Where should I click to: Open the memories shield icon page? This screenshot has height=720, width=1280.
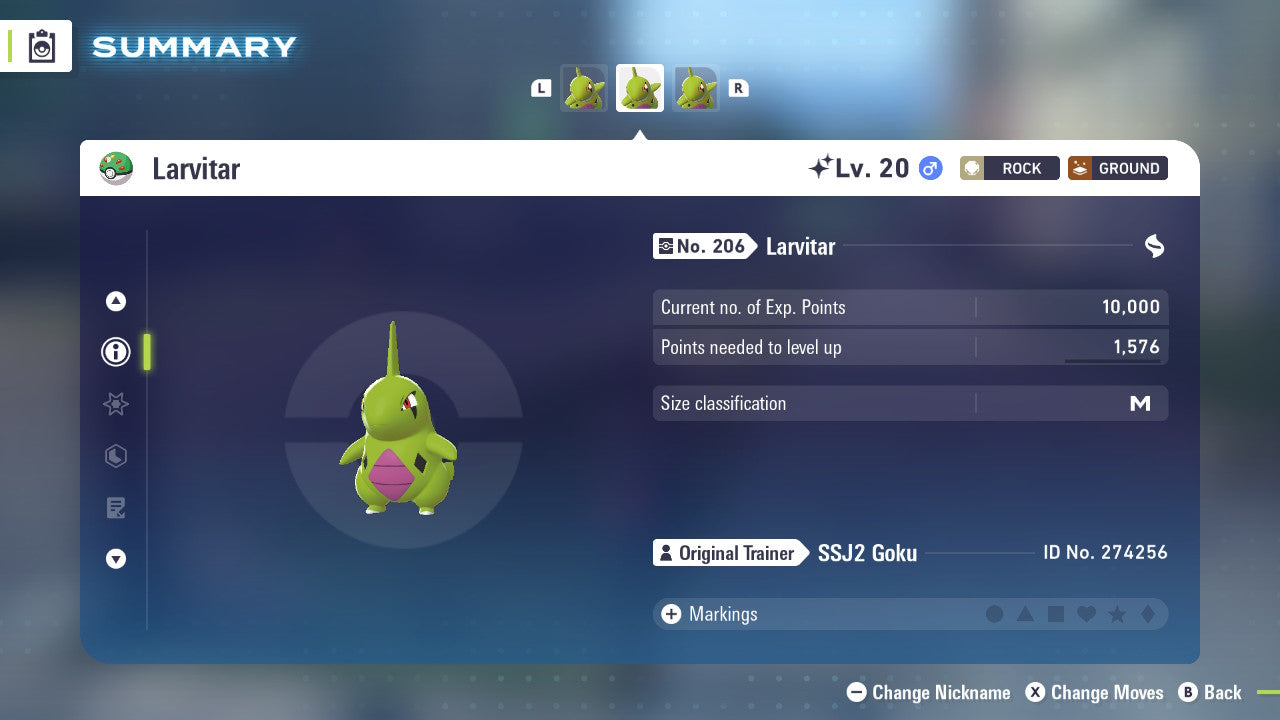(115, 456)
